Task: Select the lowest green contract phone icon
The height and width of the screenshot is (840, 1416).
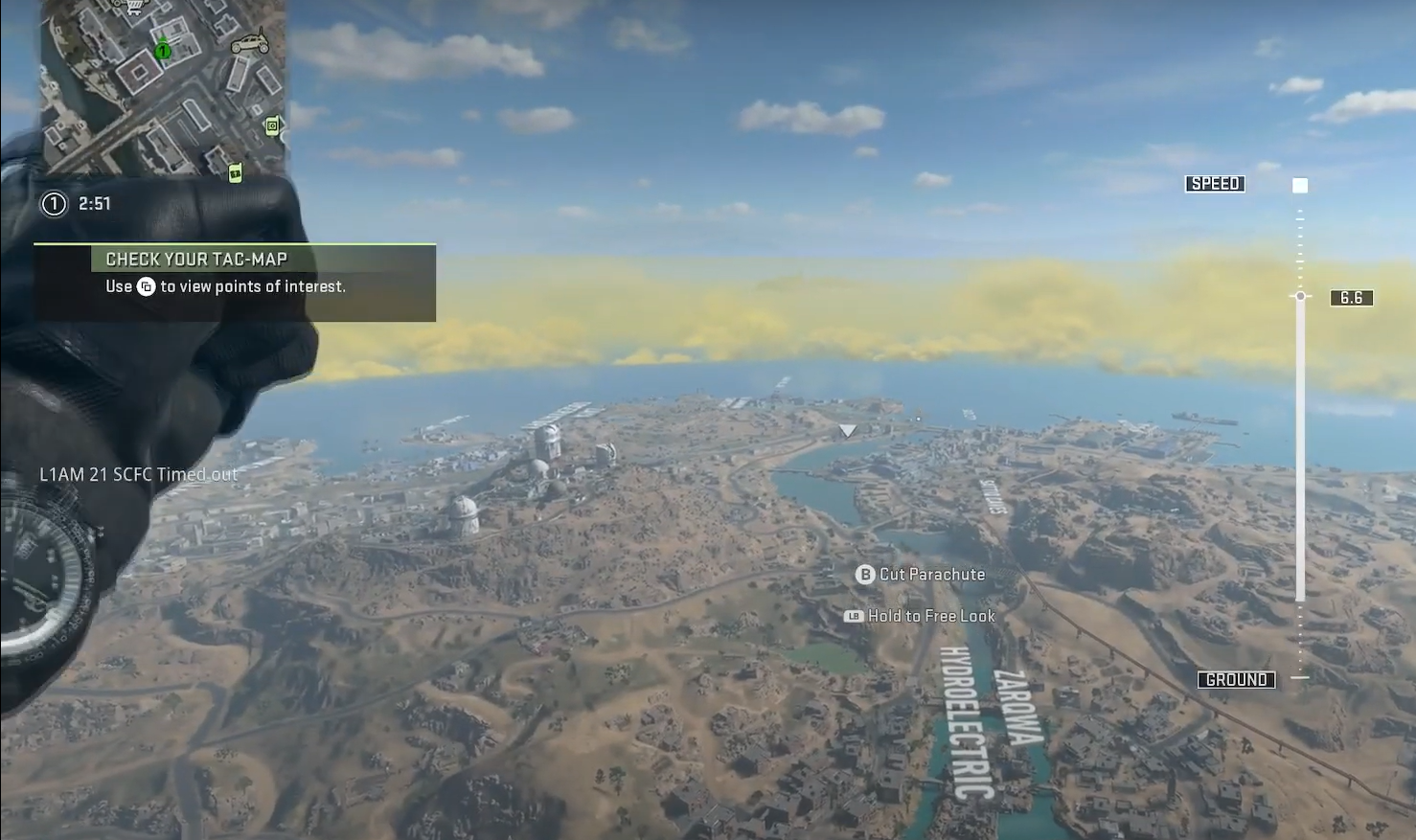Action: pos(235,172)
